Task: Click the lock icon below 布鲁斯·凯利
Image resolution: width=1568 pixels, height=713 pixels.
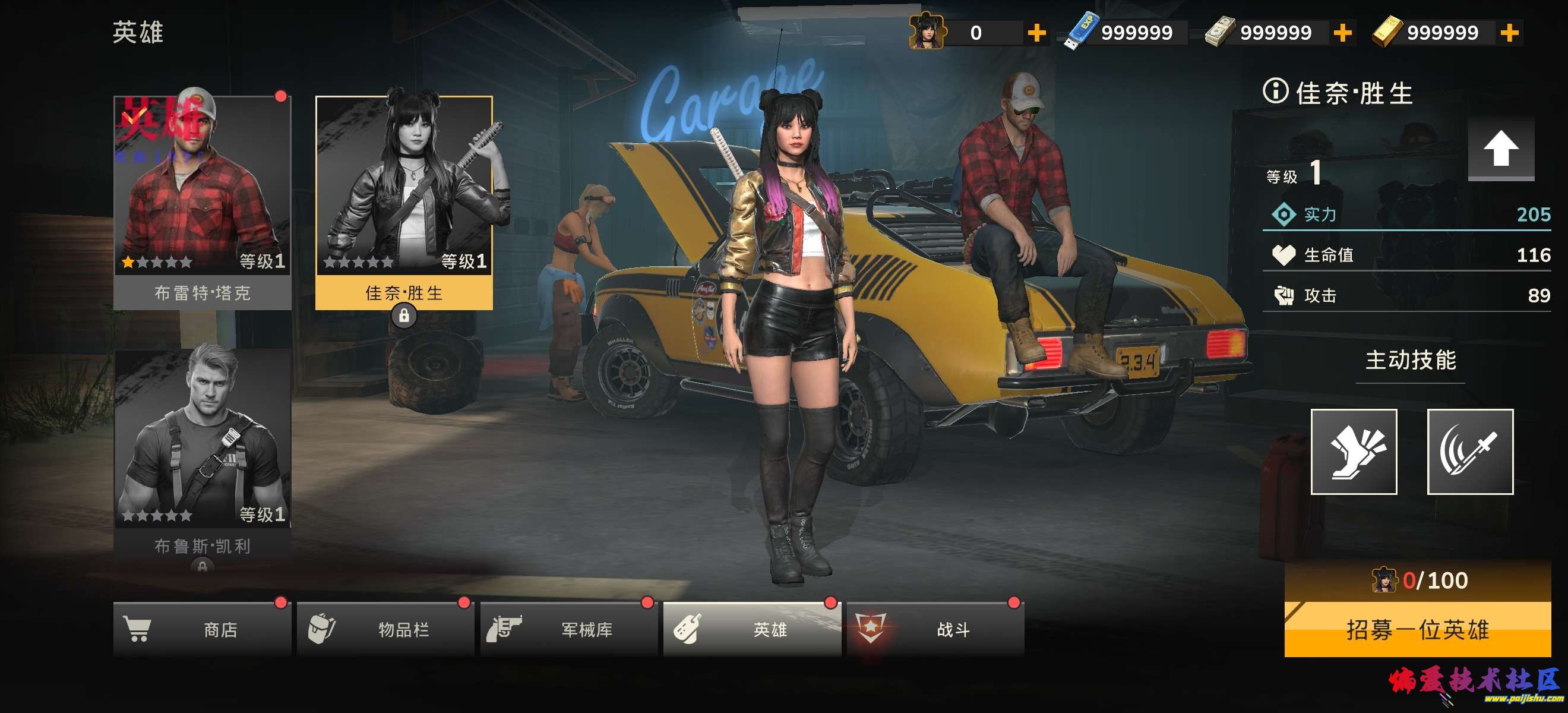Action: pos(202,566)
